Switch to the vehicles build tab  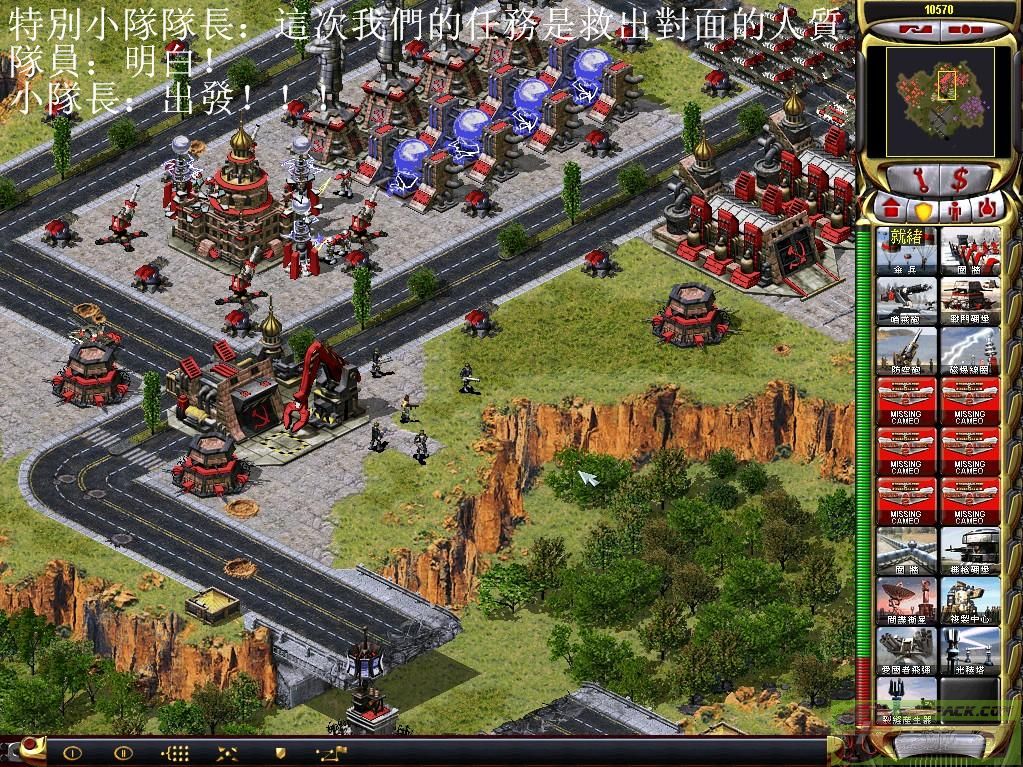[x=986, y=208]
